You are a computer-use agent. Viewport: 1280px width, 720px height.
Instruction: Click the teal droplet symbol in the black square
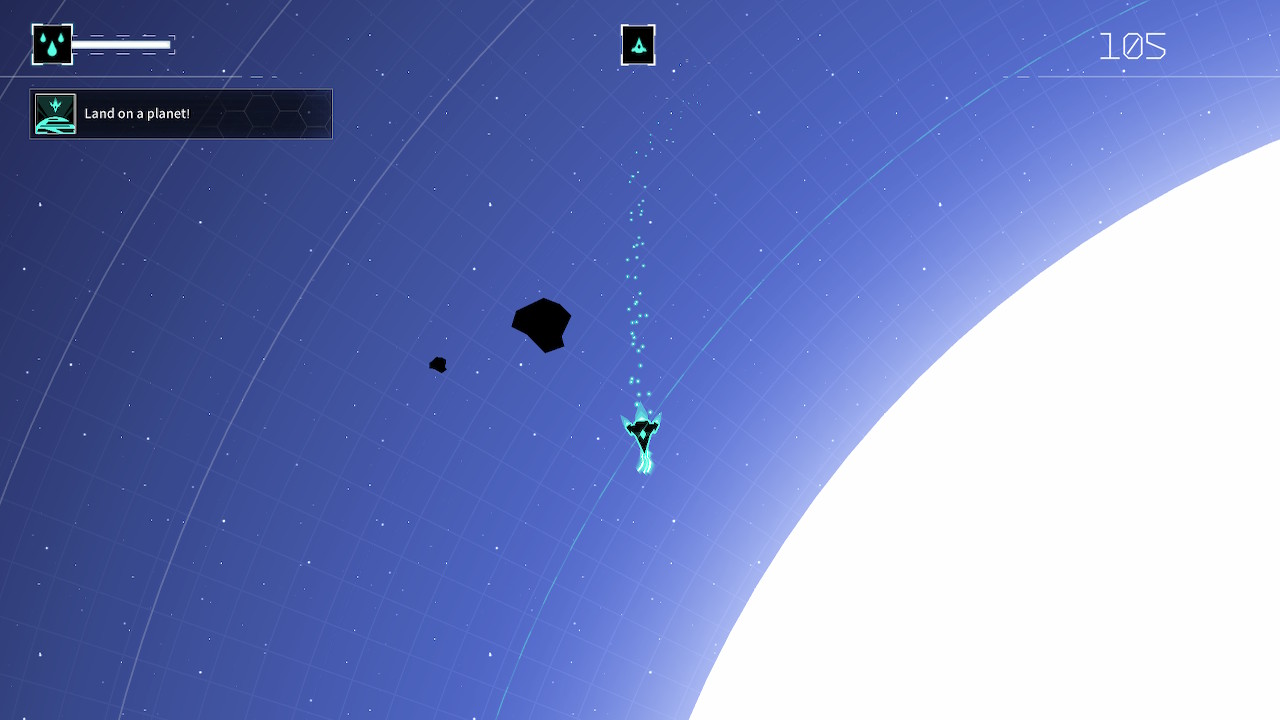coord(51,44)
